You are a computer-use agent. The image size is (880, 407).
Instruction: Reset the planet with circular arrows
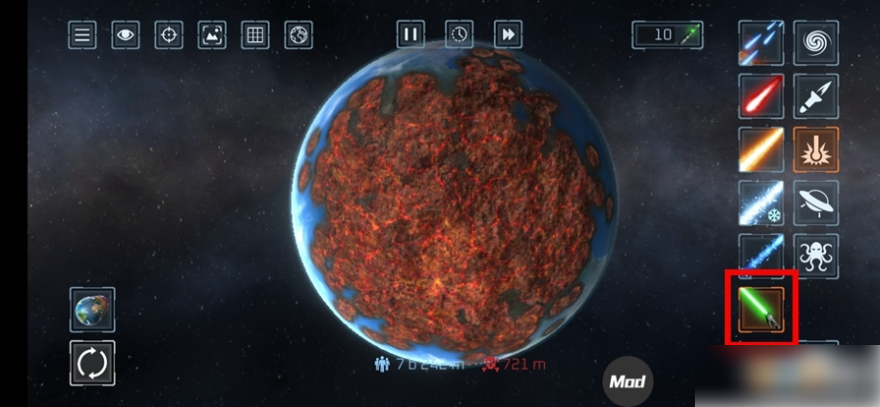point(92,364)
